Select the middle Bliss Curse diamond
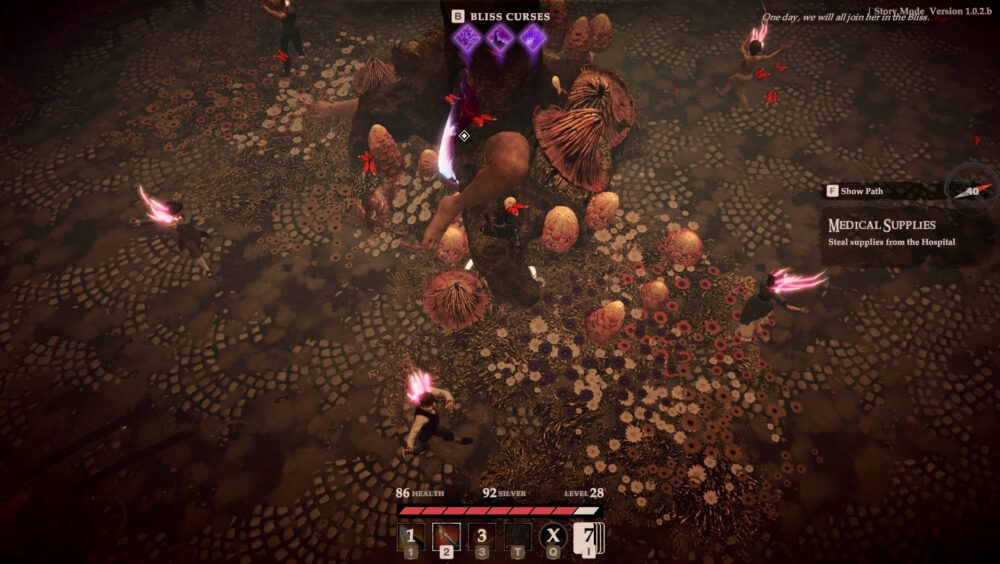The image size is (1000, 564). (500, 39)
